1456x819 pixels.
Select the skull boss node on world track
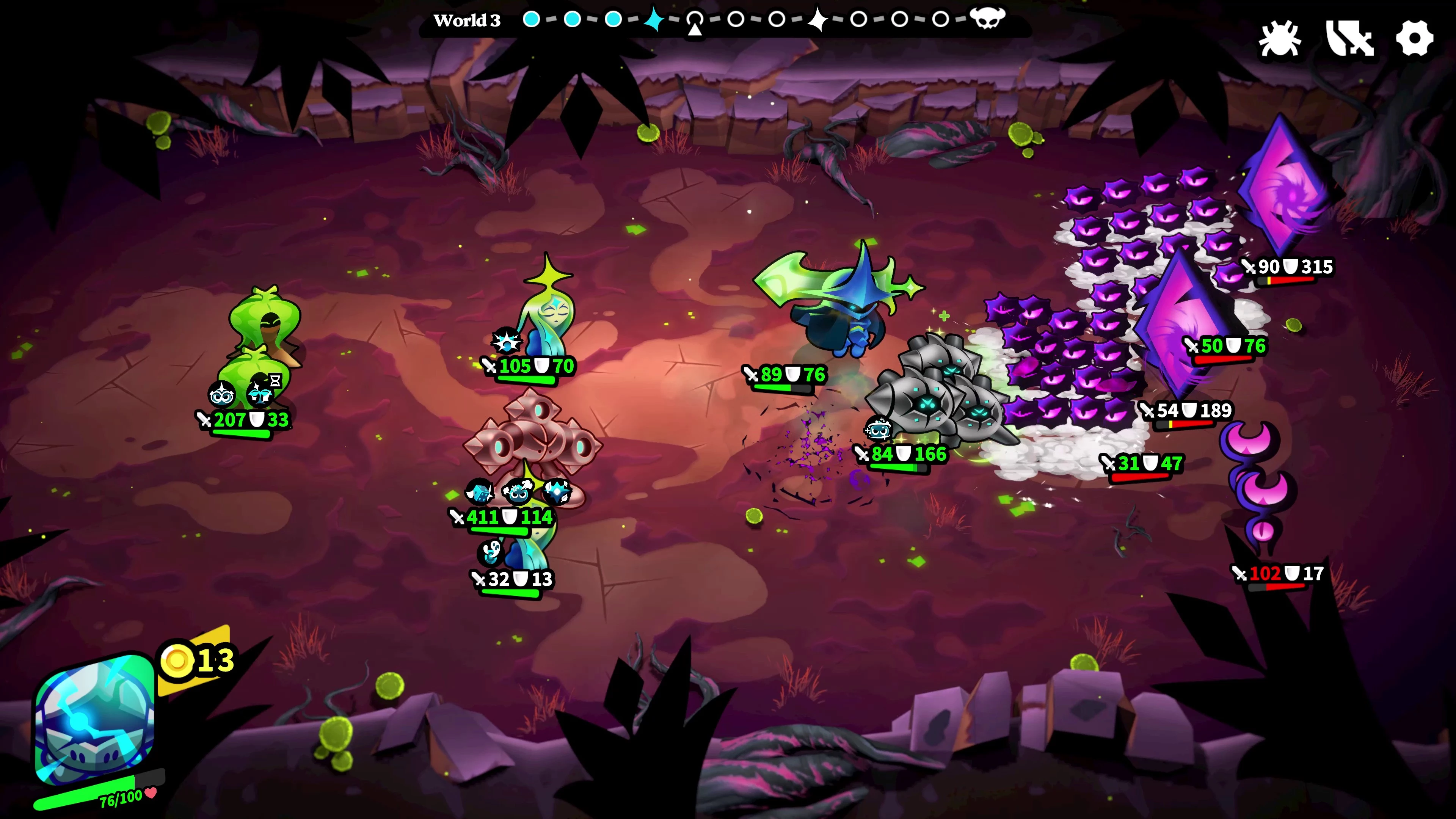[987, 18]
